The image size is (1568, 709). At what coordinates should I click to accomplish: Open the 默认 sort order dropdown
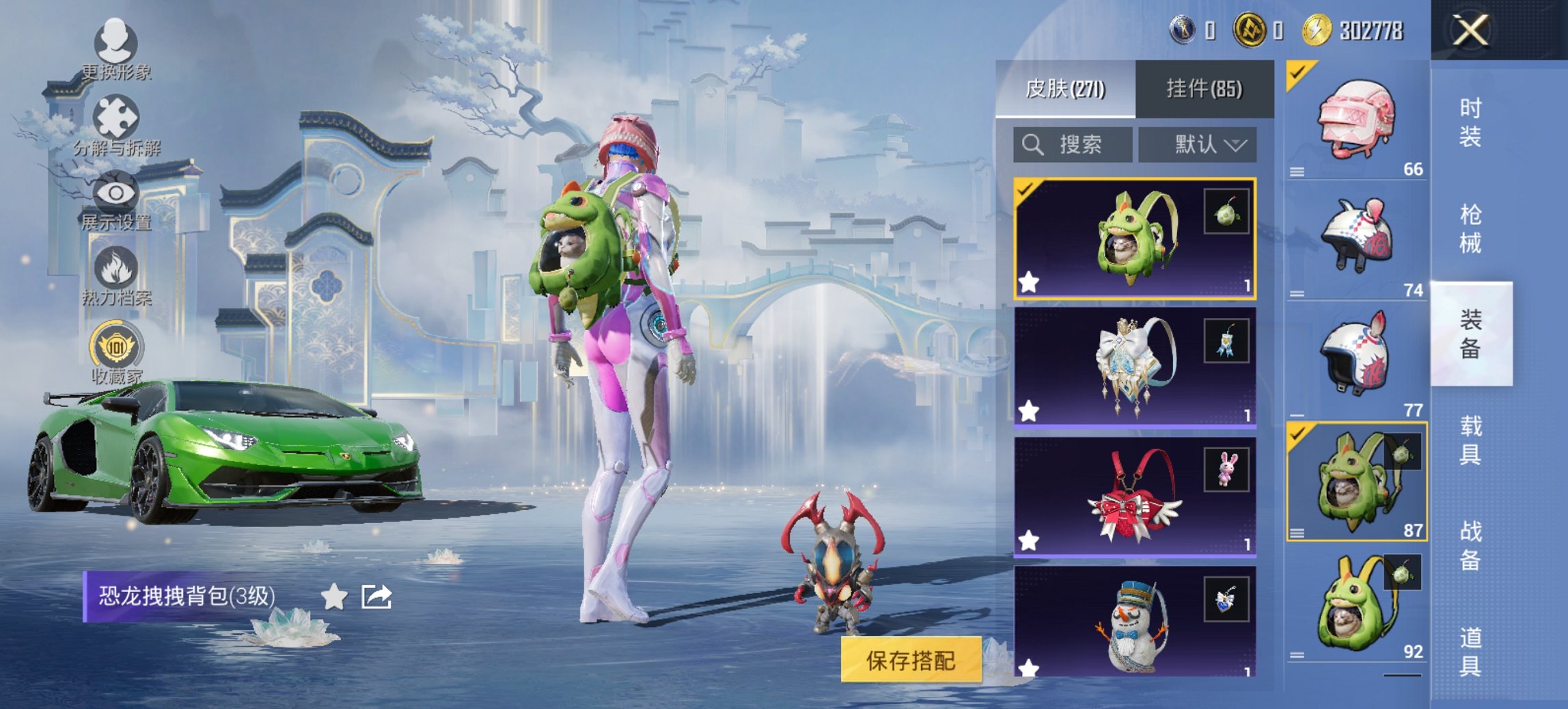click(x=1199, y=145)
